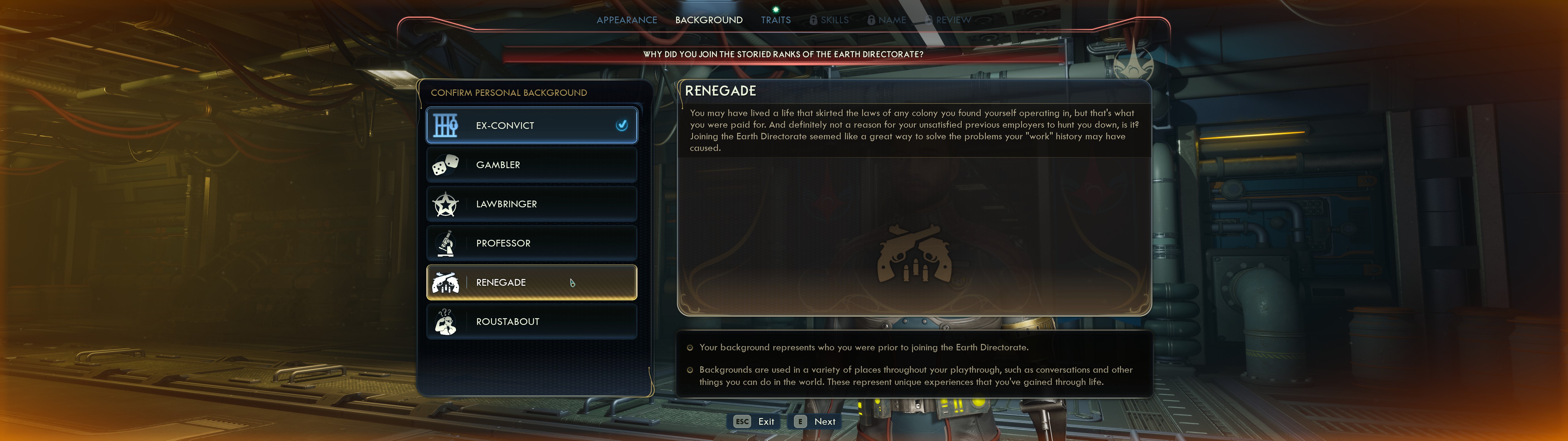This screenshot has width=1568, height=441.
Task: Open the locked Skills tab
Action: 829,20
